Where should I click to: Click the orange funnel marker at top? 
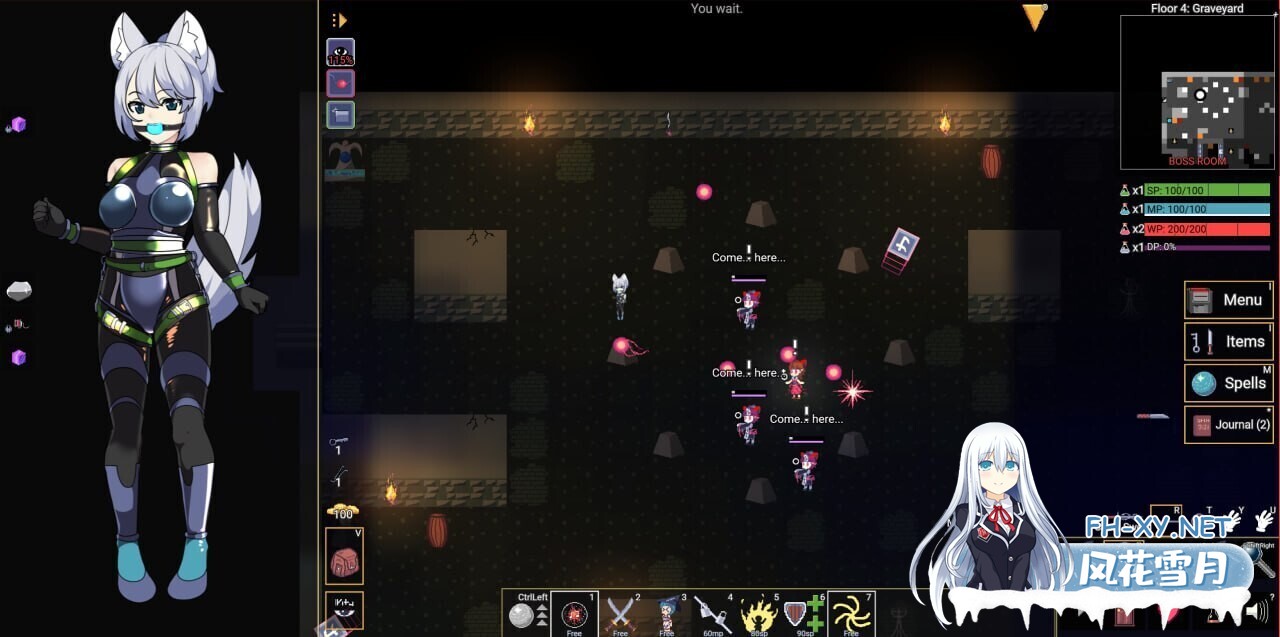pyautogui.click(x=1034, y=16)
